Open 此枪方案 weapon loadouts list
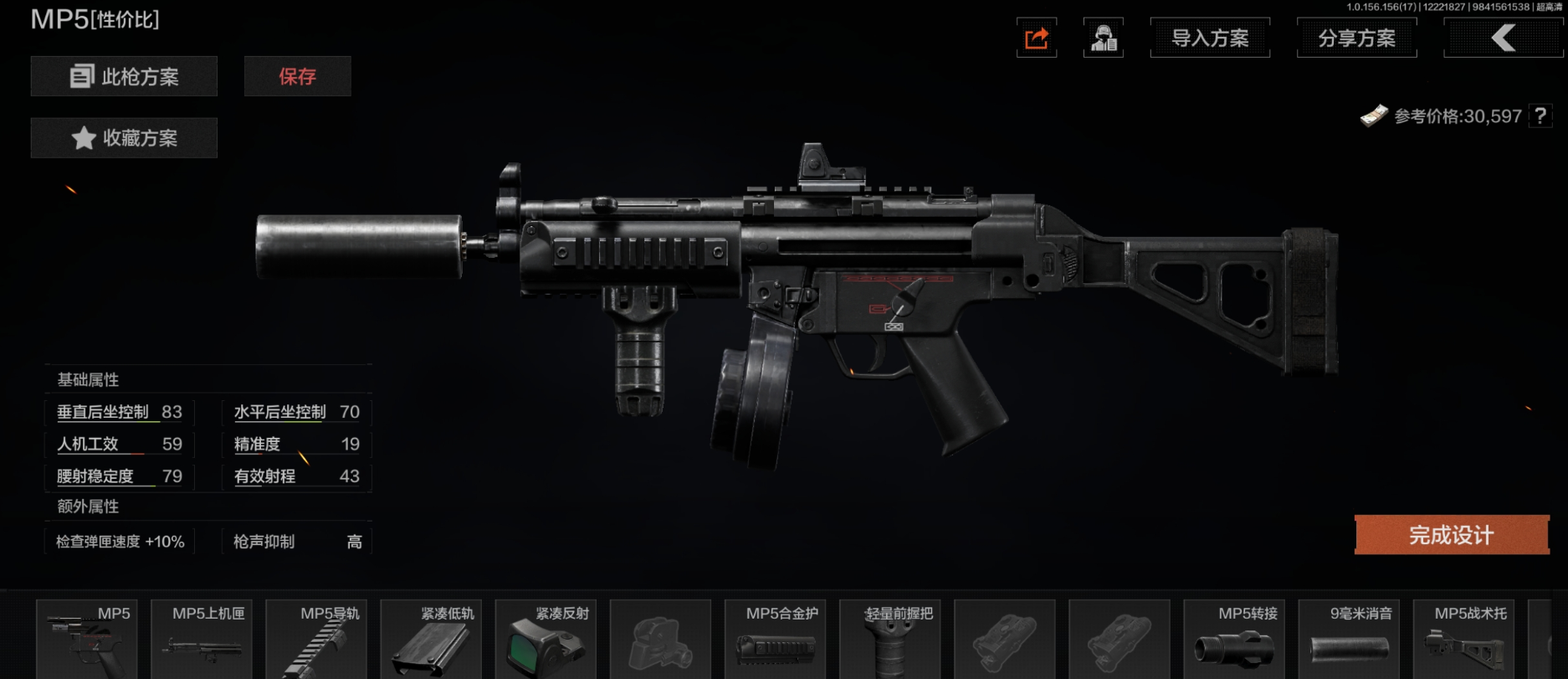Image resolution: width=1568 pixels, height=679 pixels. click(x=124, y=77)
